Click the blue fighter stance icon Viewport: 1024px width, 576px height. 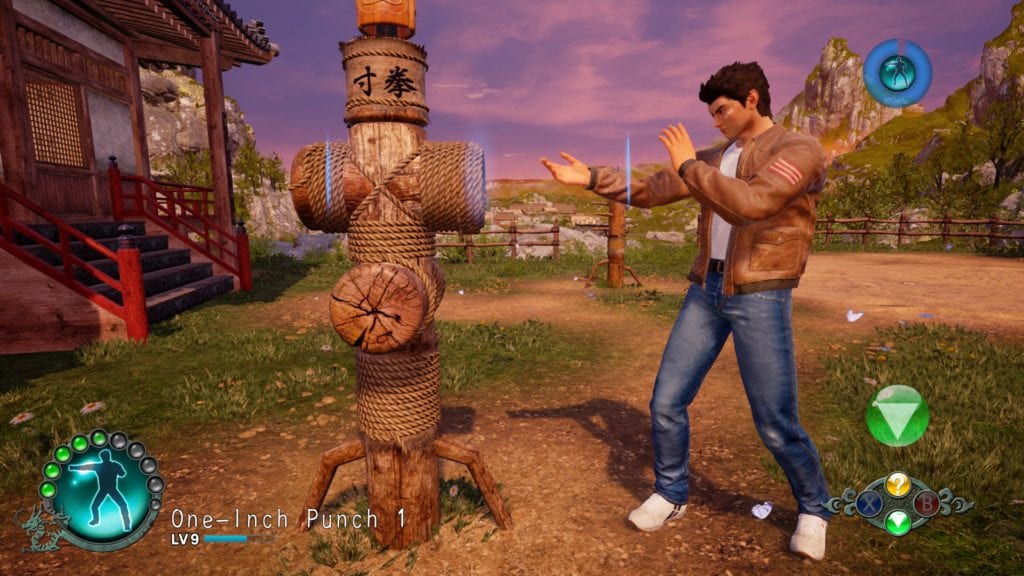[897, 72]
